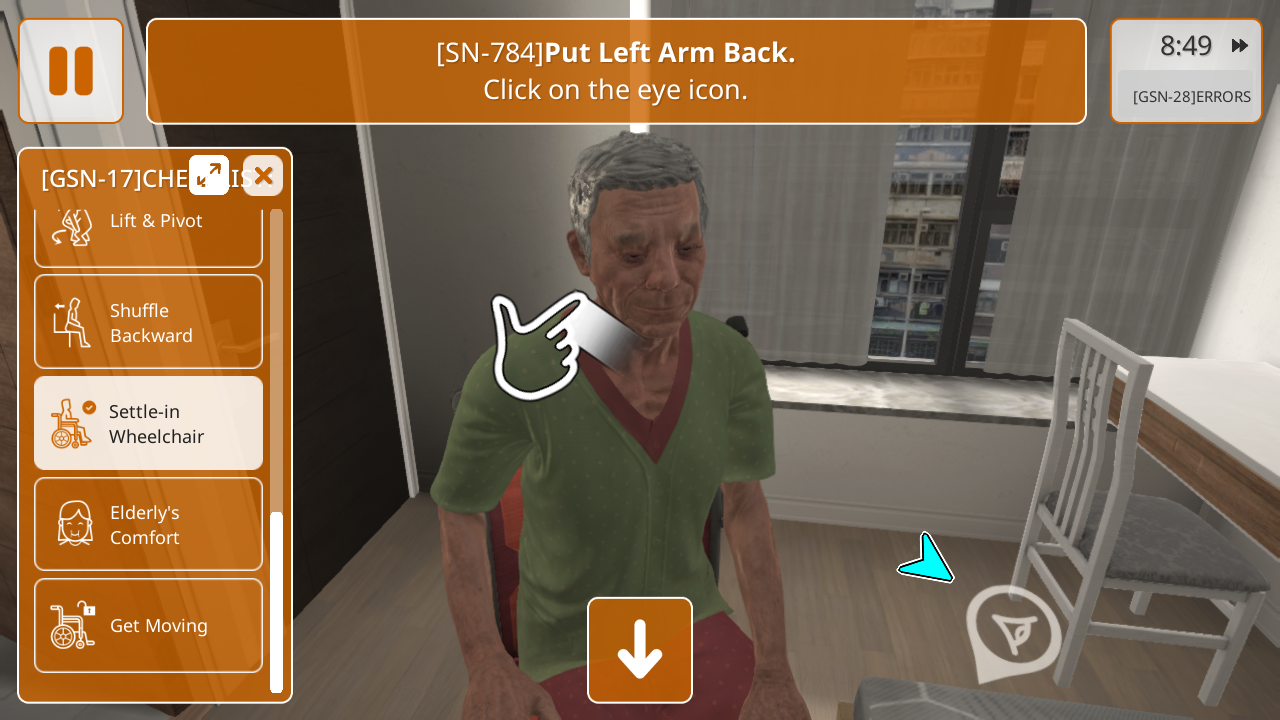Click the down arrow button

point(640,650)
